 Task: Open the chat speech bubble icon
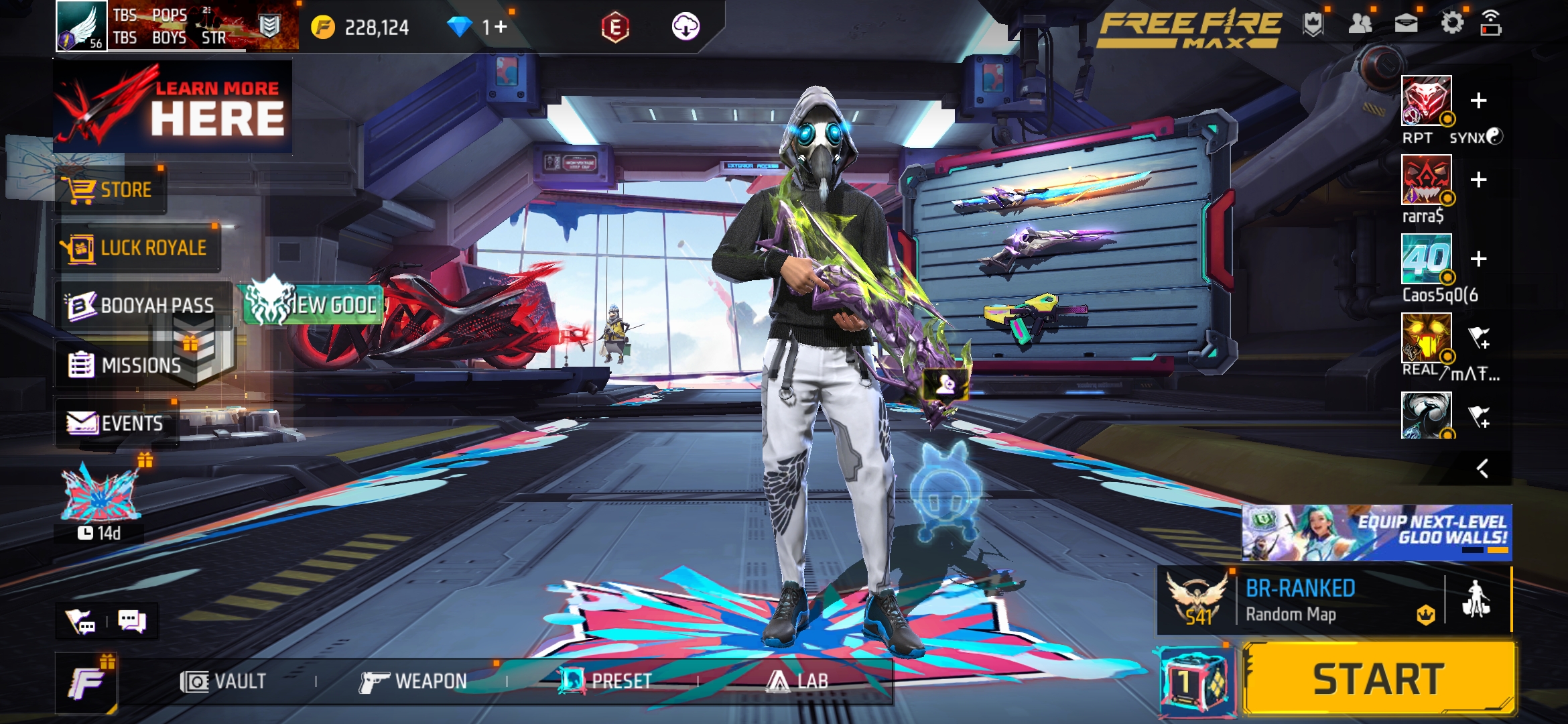click(x=131, y=621)
